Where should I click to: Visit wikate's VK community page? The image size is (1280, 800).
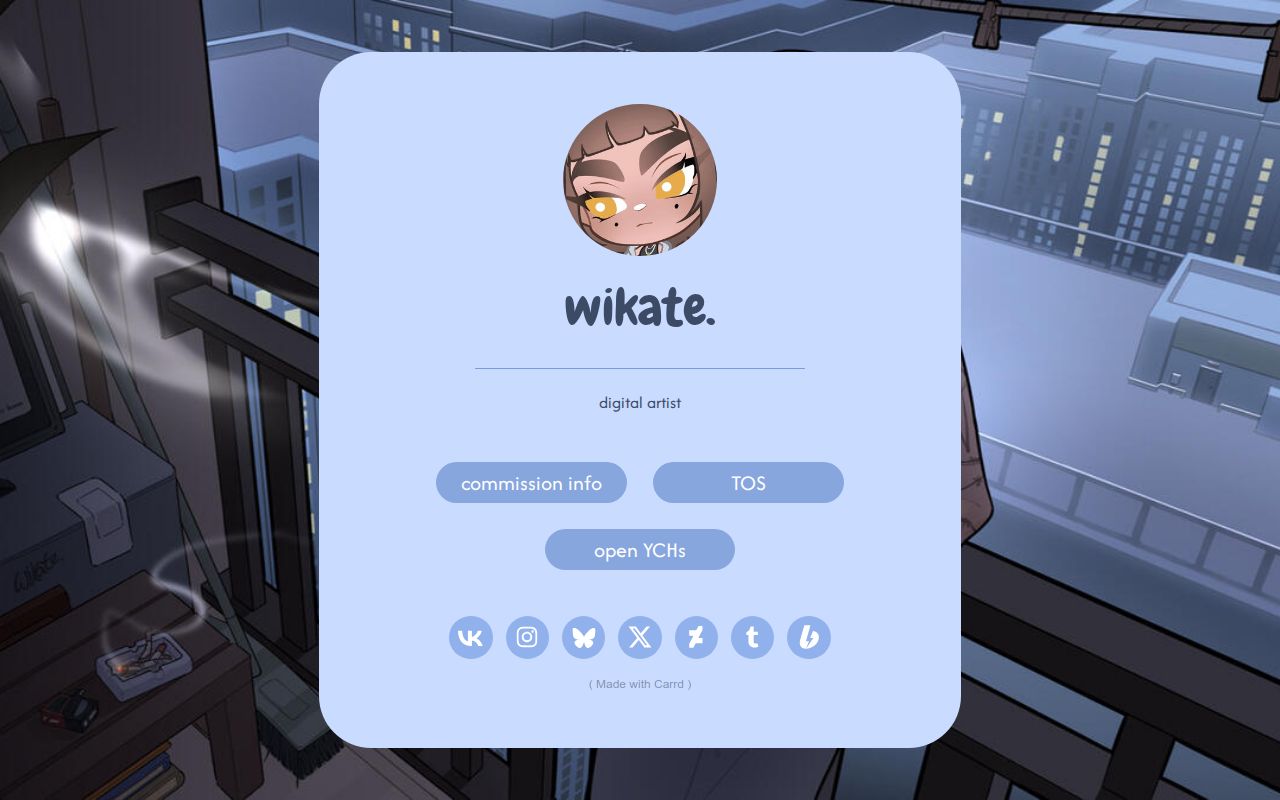coord(470,637)
